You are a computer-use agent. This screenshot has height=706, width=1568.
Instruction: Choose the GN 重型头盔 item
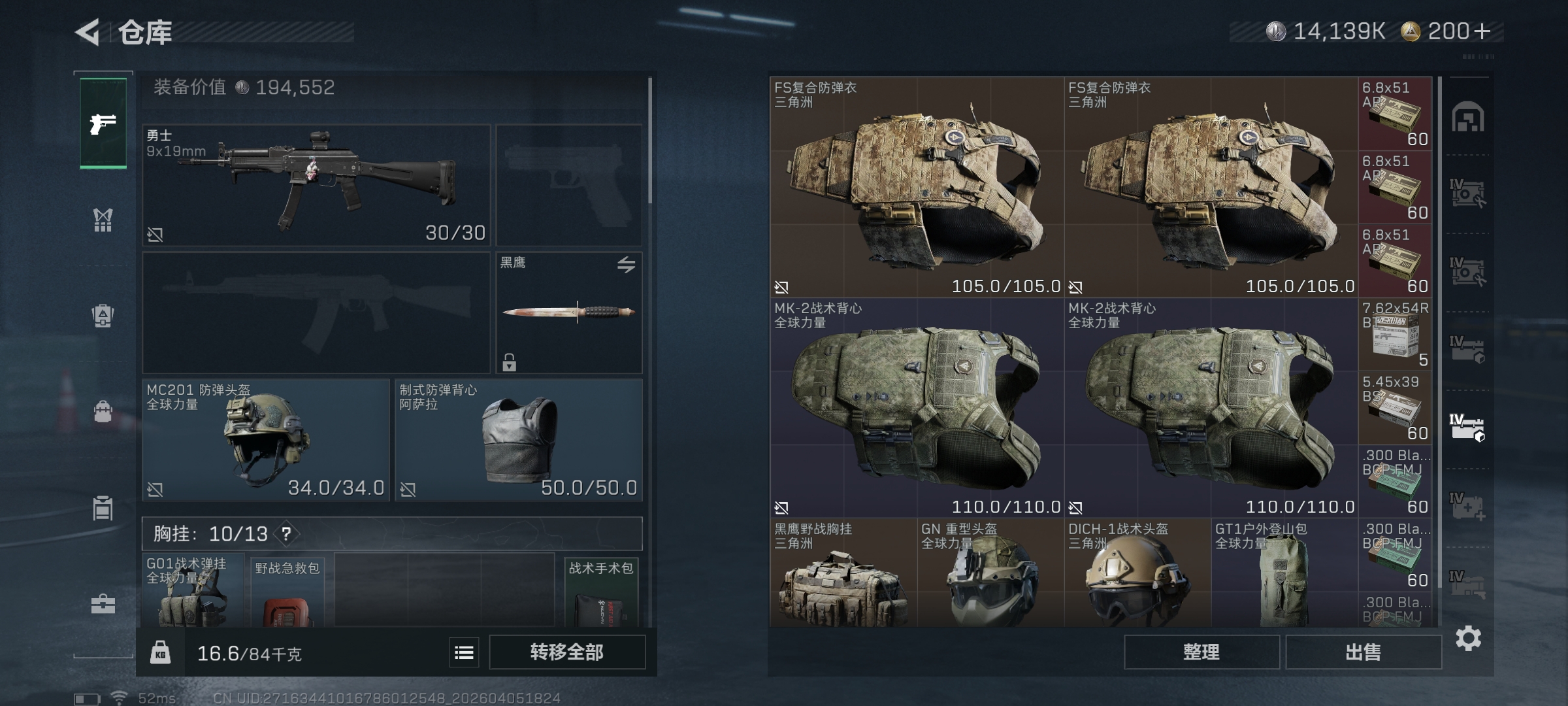point(990,573)
